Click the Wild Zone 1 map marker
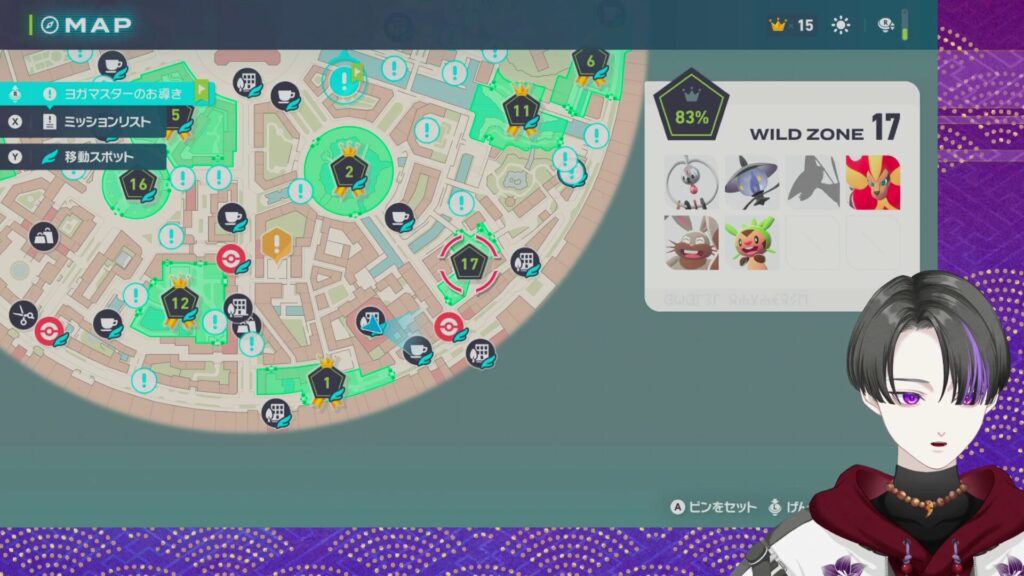Screen dimensions: 1024x576 point(326,381)
